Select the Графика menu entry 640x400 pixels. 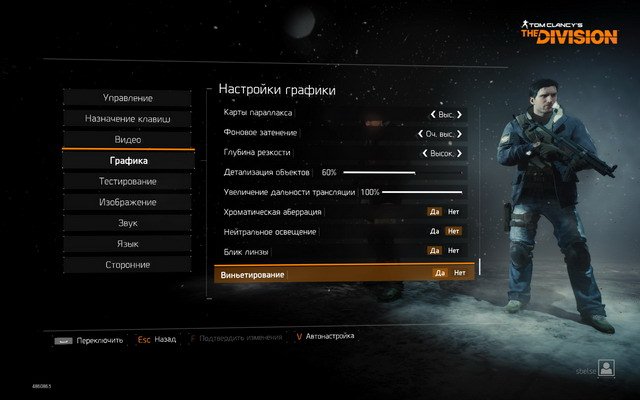click(x=127, y=161)
